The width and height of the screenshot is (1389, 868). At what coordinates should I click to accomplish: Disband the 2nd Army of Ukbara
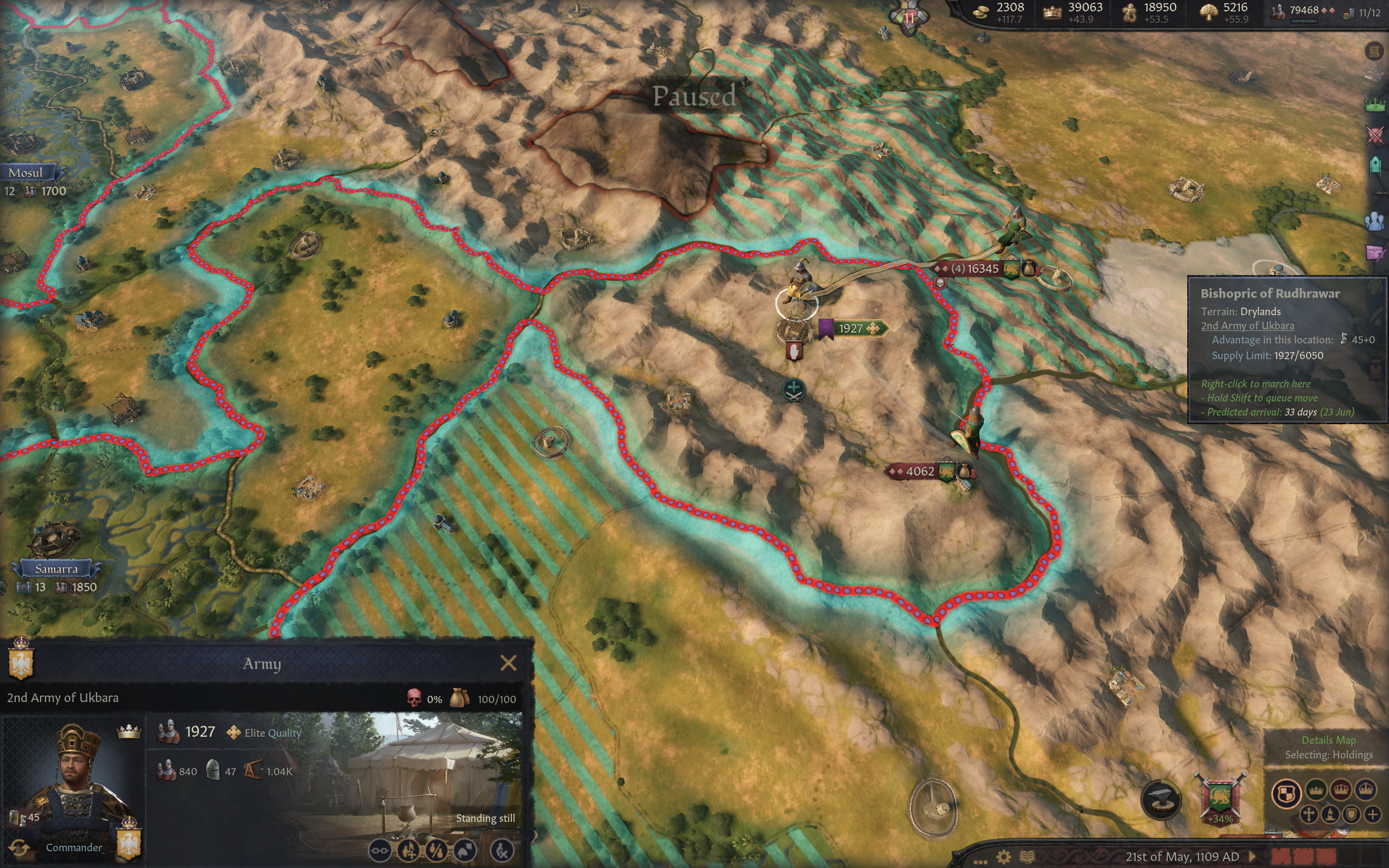pos(502,850)
